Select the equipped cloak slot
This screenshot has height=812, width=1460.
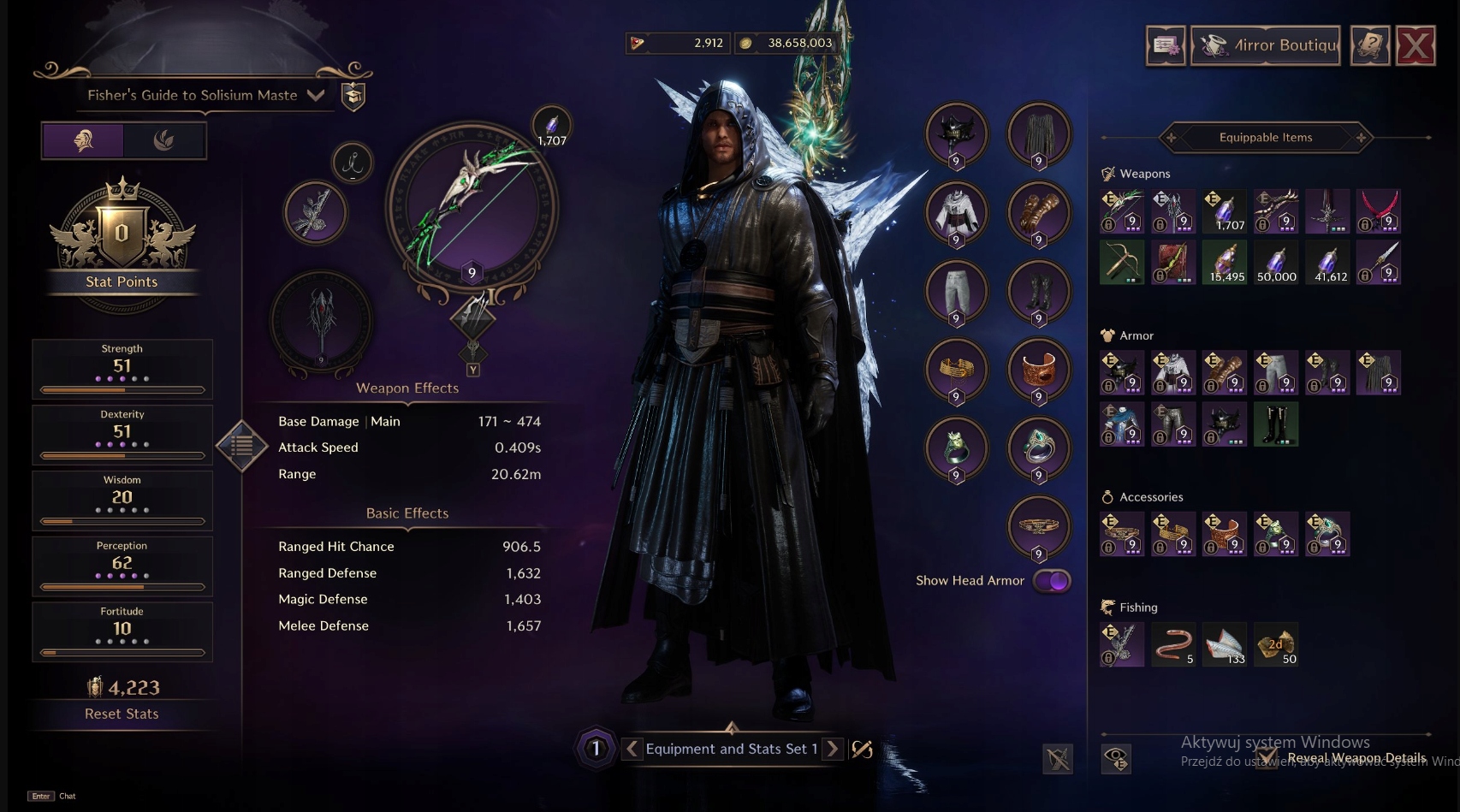pyautogui.click(x=1038, y=134)
